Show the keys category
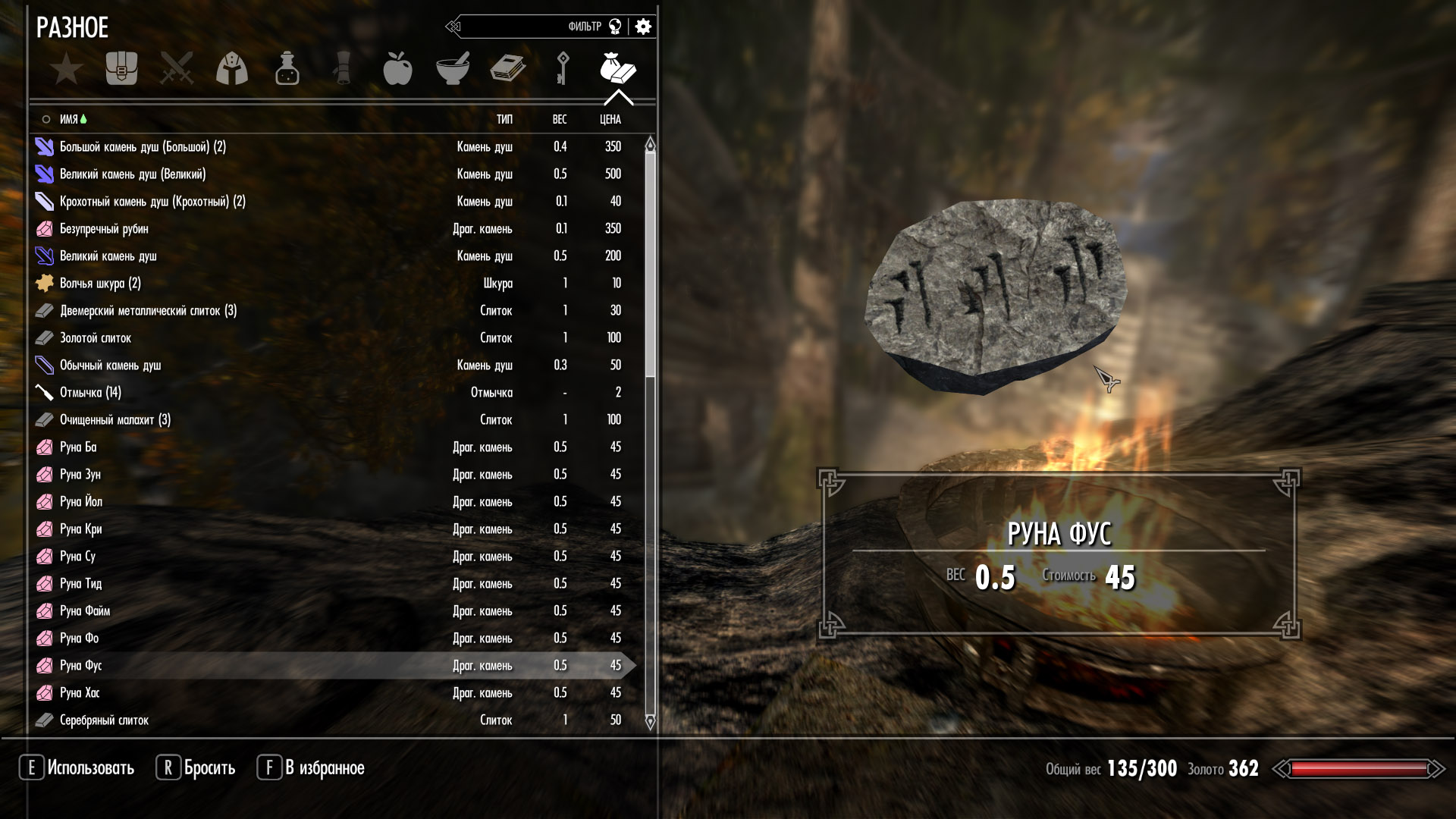Screen dimensions: 1456x819 click(x=563, y=69)
